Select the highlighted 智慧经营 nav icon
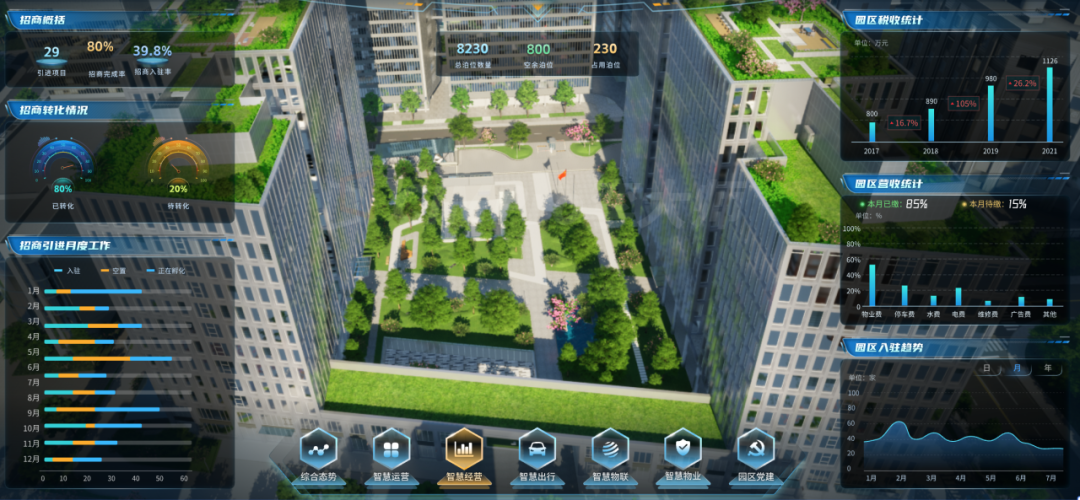Image resolution: width=1080 pixels, height=500 pixels. pyautogui.click(x=464, y=451)
